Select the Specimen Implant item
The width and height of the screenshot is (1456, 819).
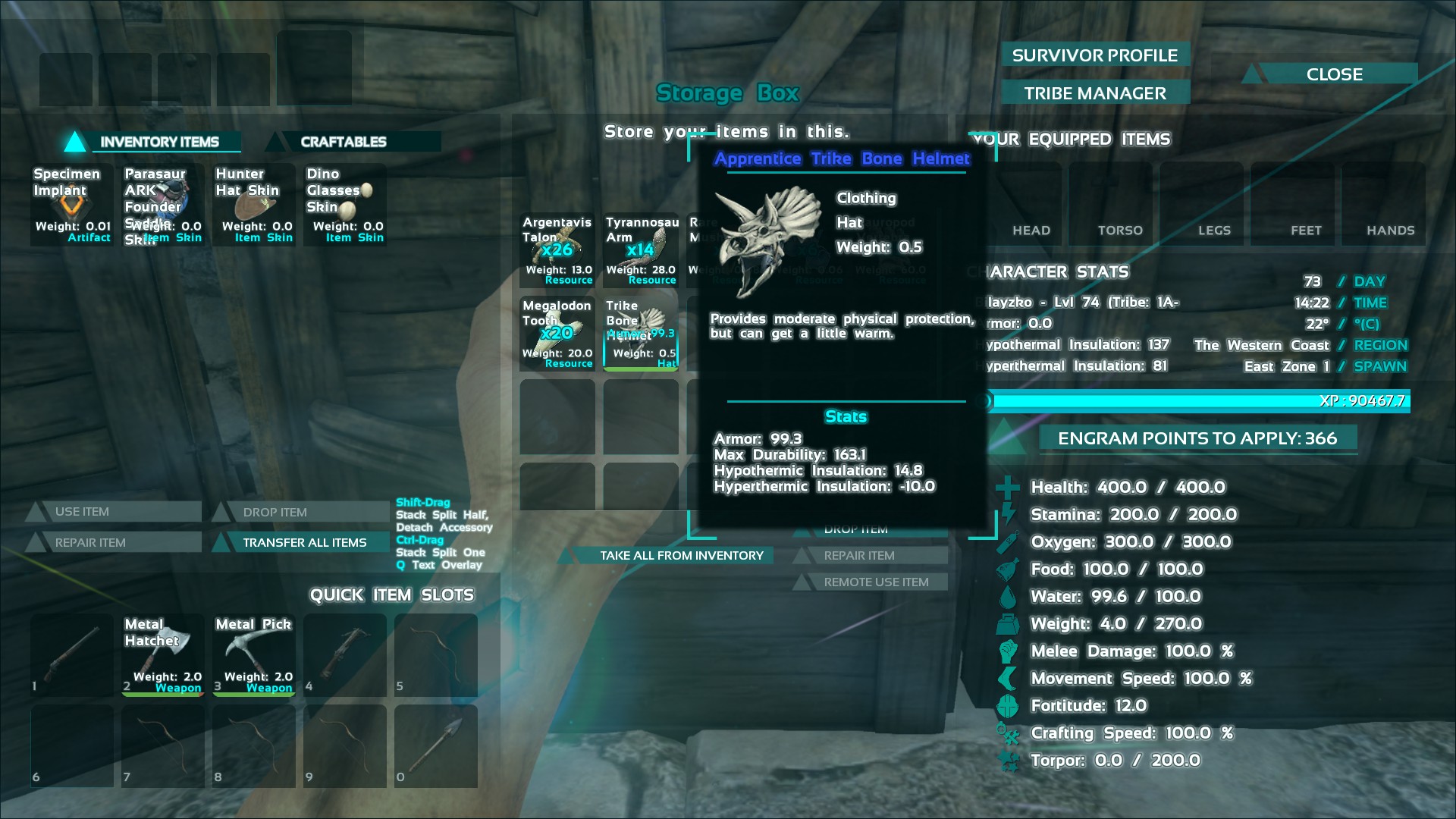coord(72,205)
